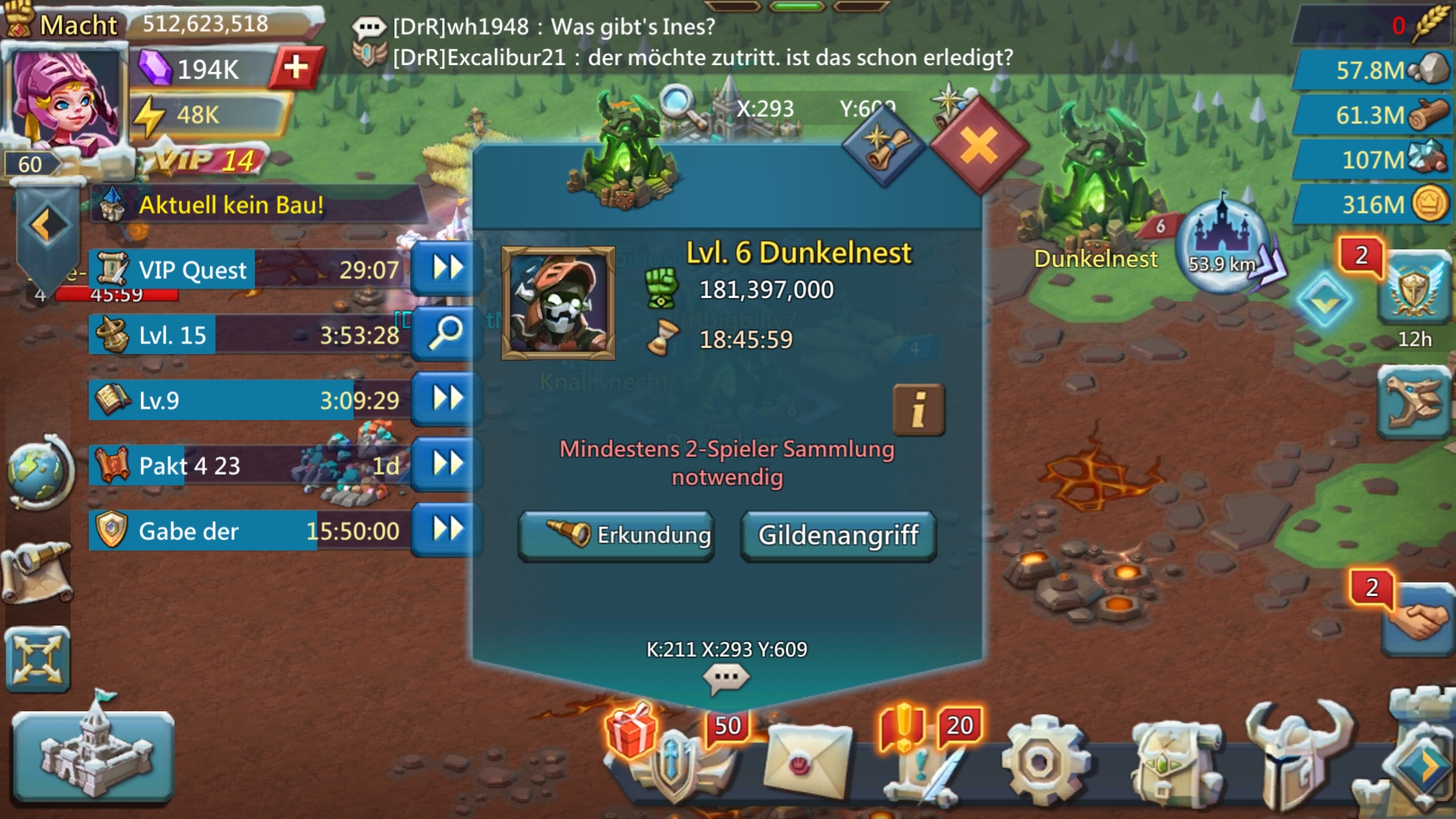This screenshot has width=1456, height=819.
Task: Launch a Gildenangriff on the Dunkelnest
Action: tap(838, 535)
